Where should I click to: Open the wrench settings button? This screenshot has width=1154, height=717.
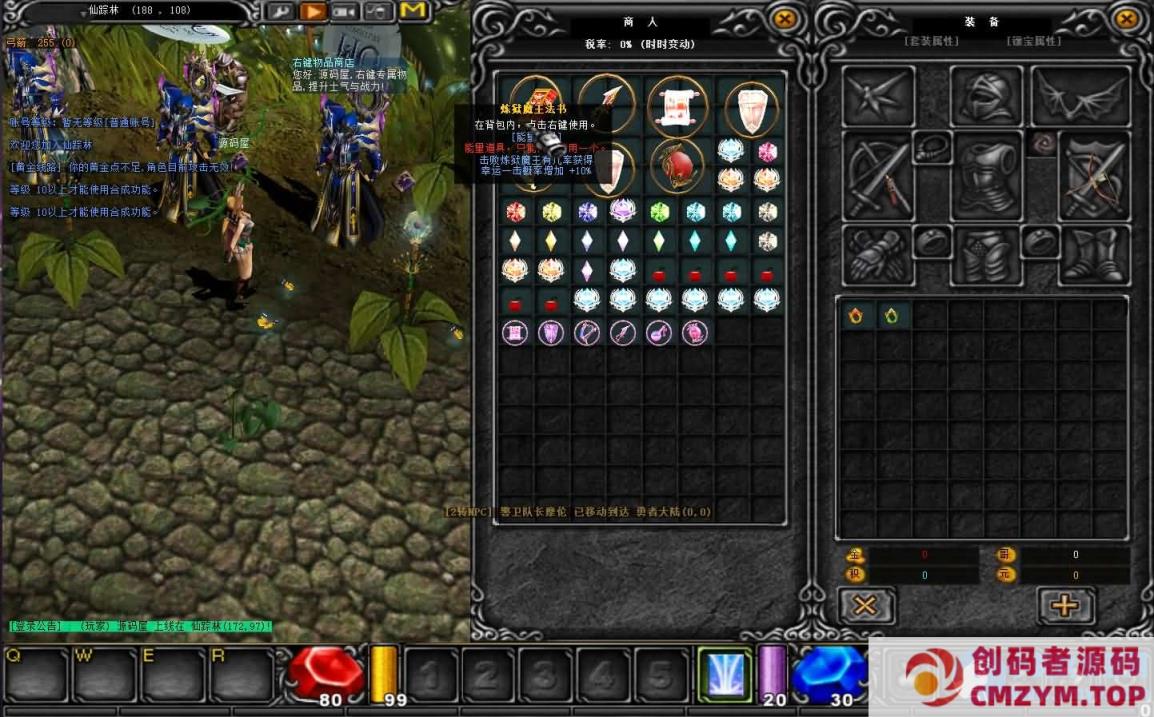pos(281,11)
